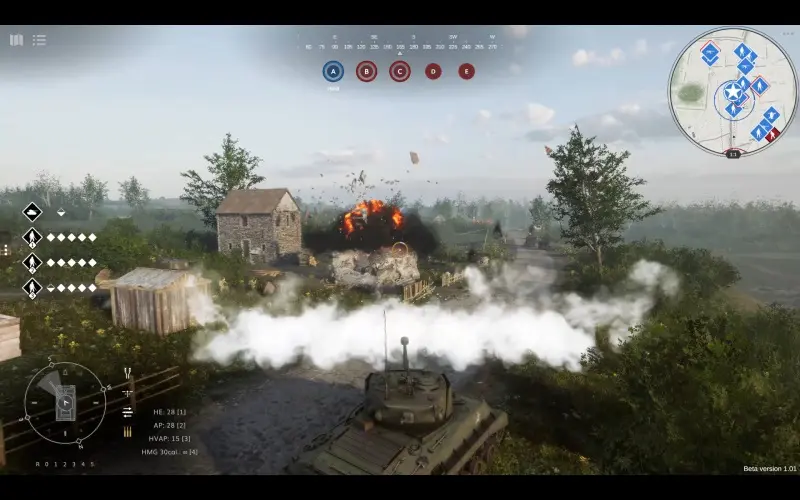Select infantry squad 2 icon
Viewport: 800px width, 500px height.
[x=32, y=262]
